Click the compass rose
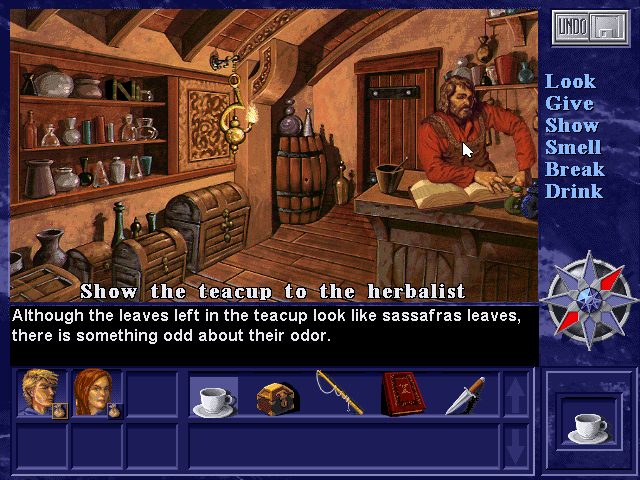The width and height of the screenshot is (640, 480). click(587, 300)
